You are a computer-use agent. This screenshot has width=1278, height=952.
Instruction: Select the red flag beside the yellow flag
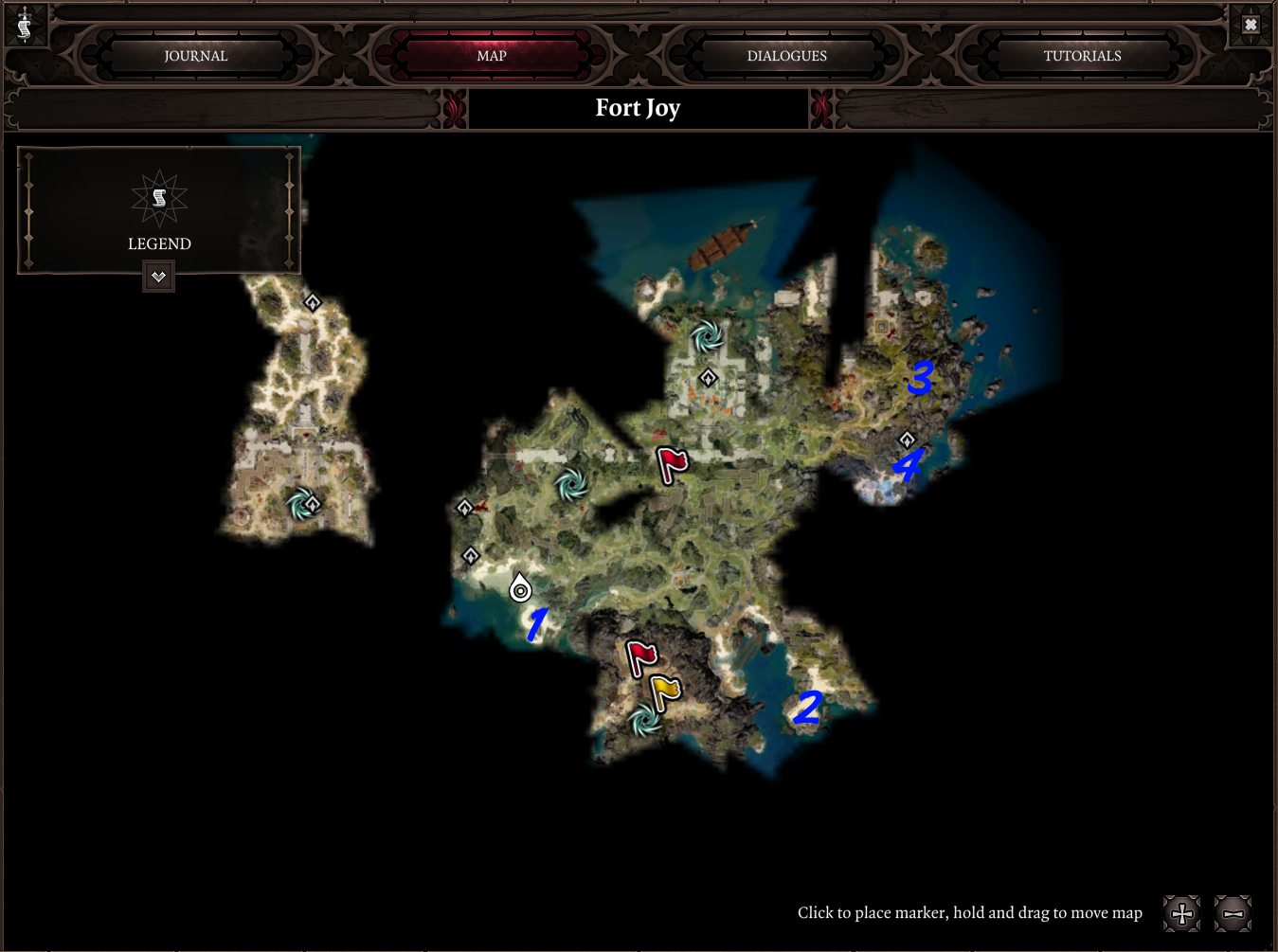pyautogui.click(x=641, y=656)
